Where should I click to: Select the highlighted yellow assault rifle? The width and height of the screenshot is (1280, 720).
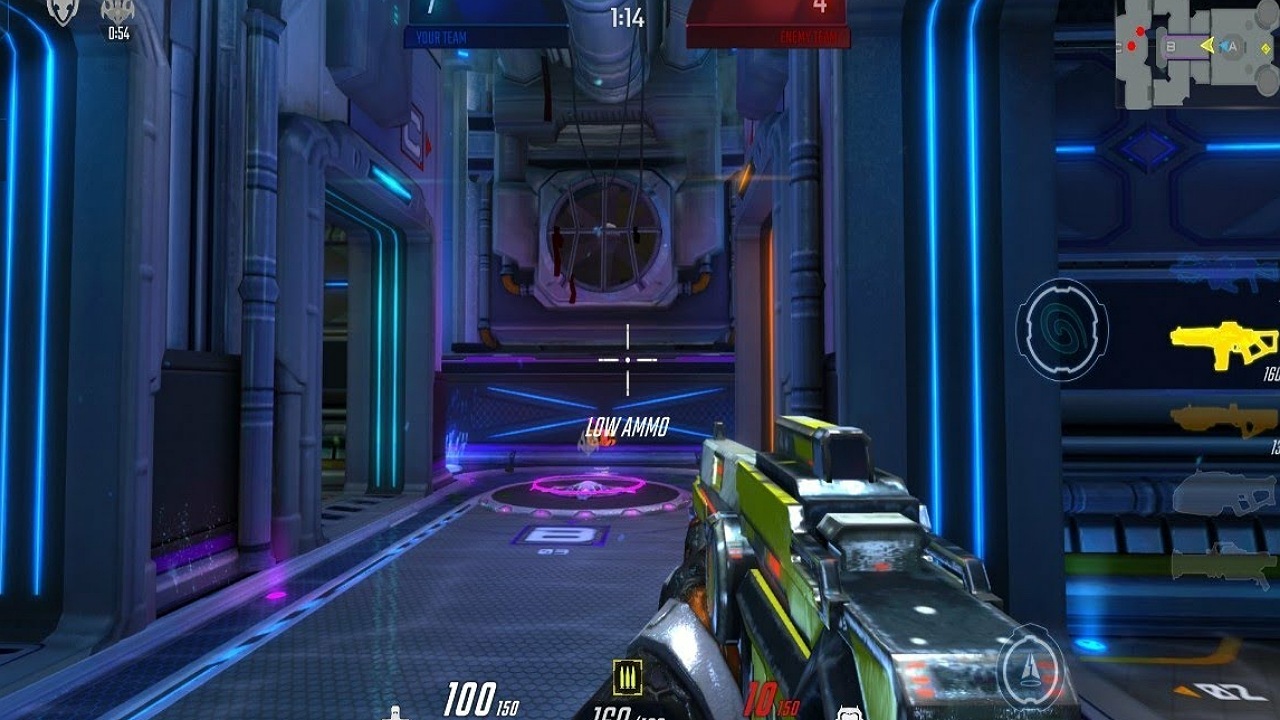click(1223, 345)
